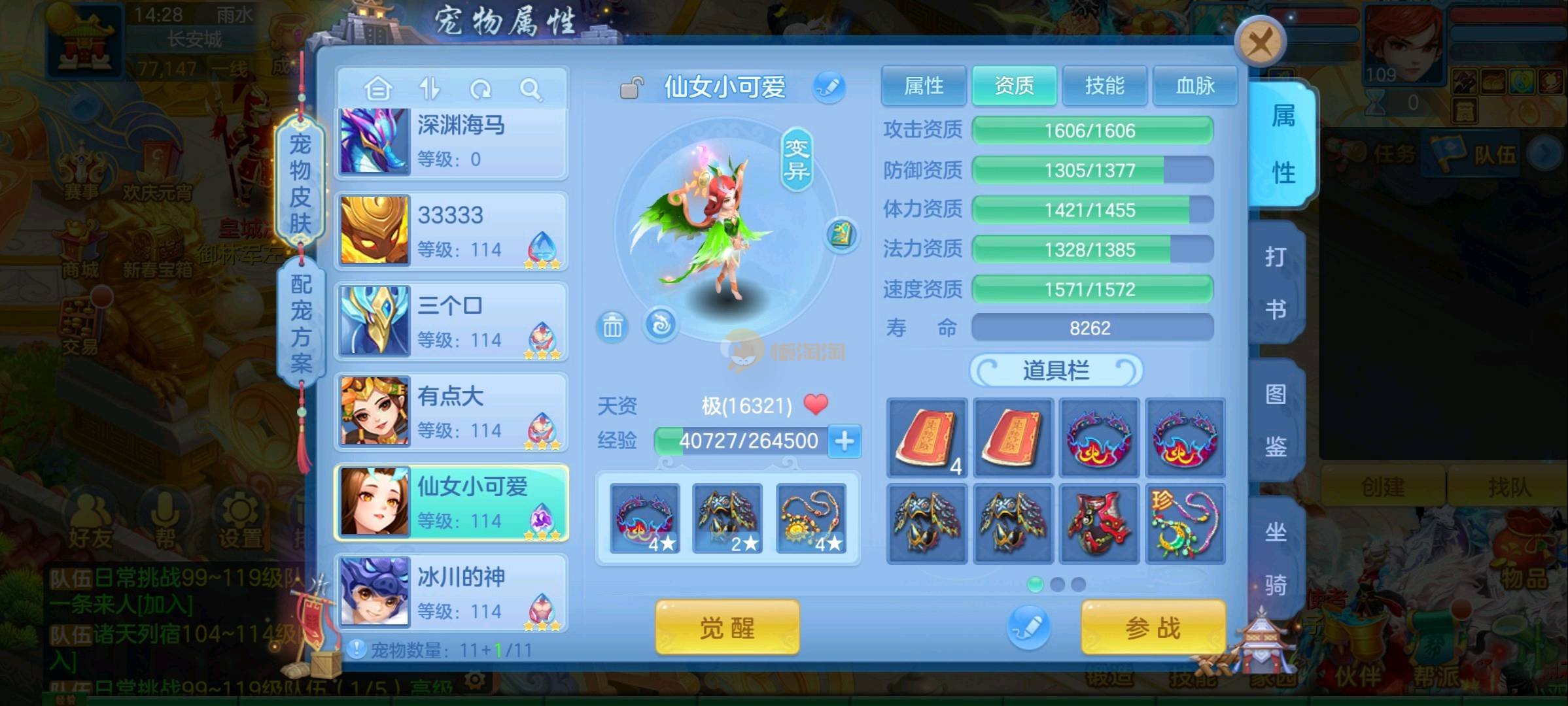Select the 深渊海马 seahorse pet
This screenshot has width=1568, height=706.
[x=451, y=142]
